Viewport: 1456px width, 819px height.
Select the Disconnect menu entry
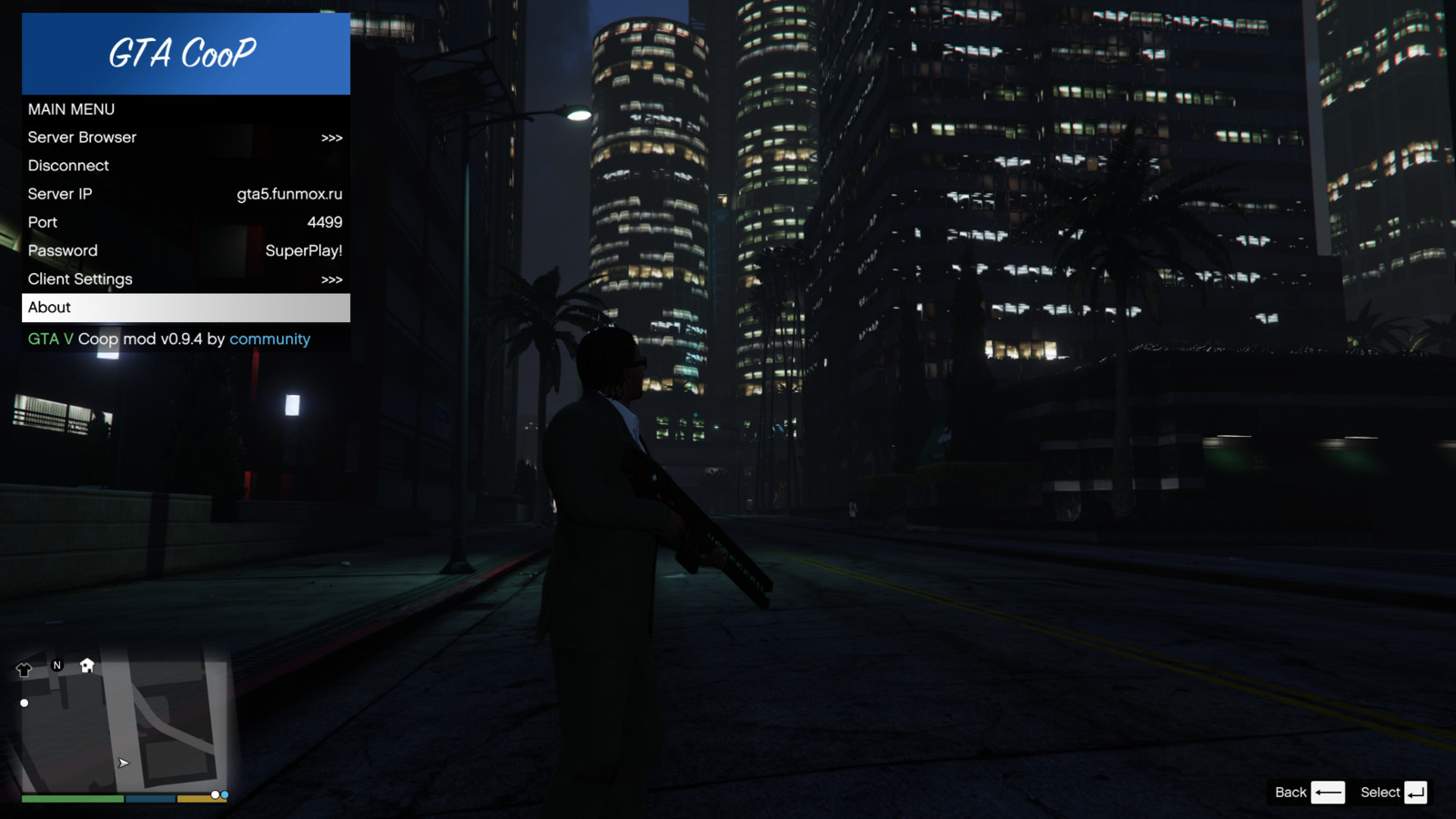[185, 166]
